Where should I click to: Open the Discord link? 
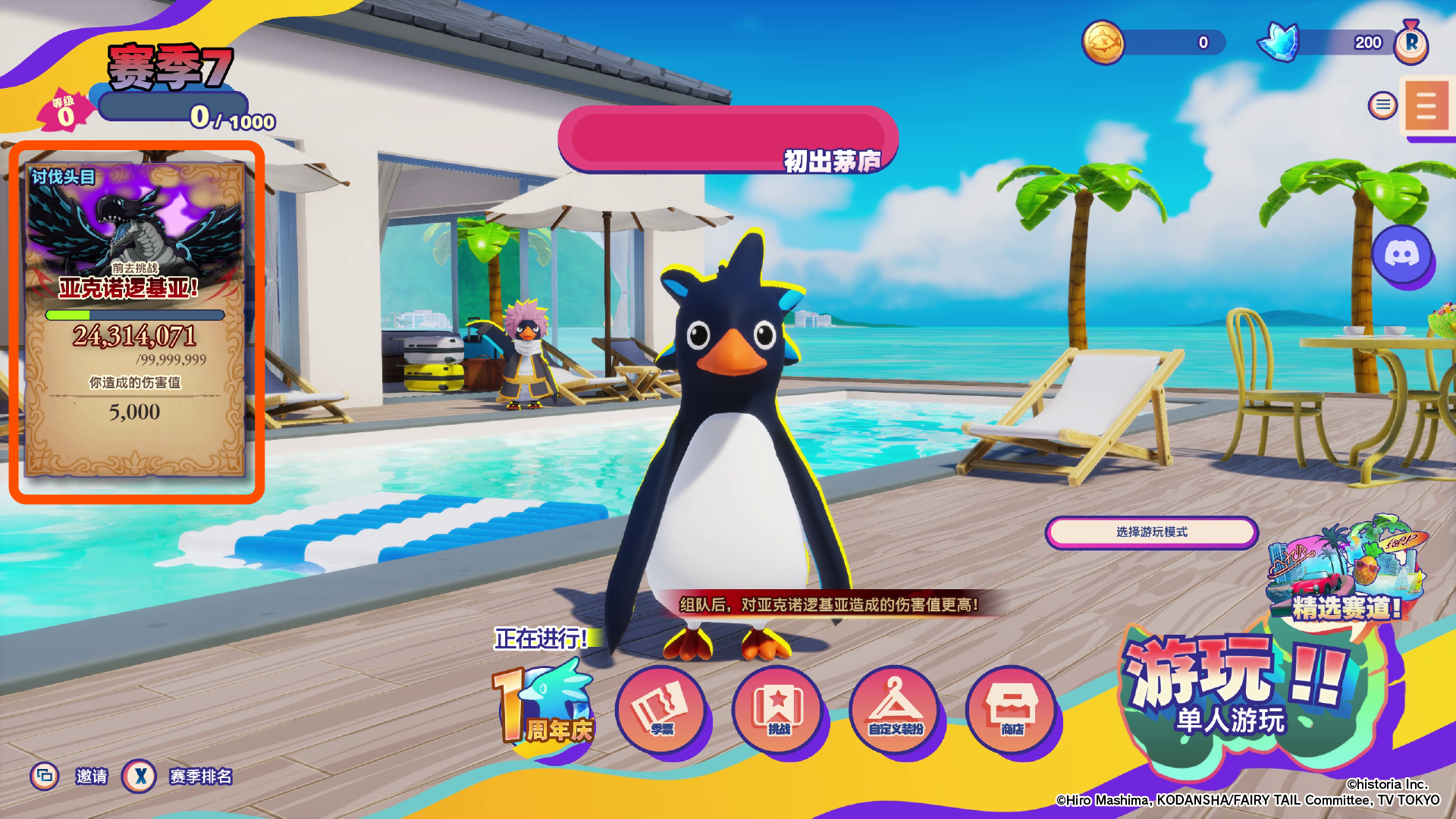point(1401,254)
